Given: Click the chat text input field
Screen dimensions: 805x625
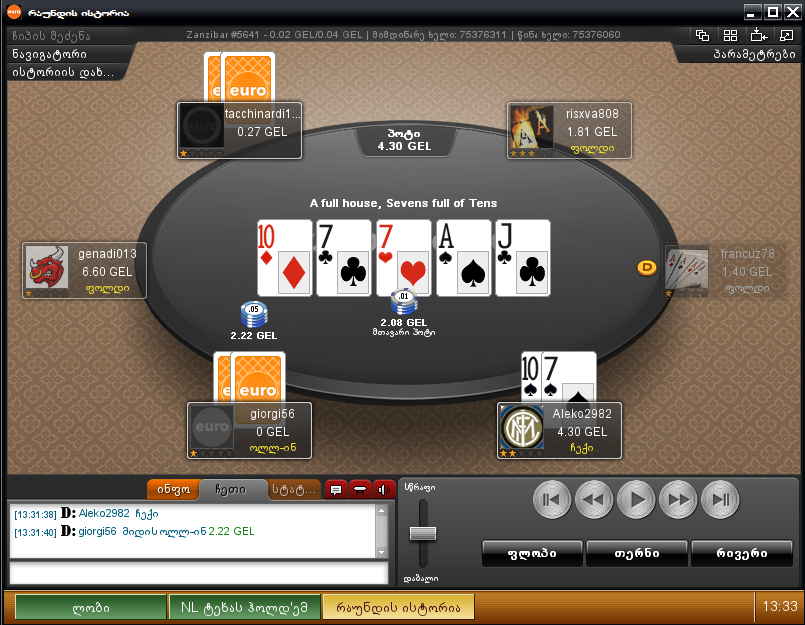Looking at the screenshot, I should [198, 573].
